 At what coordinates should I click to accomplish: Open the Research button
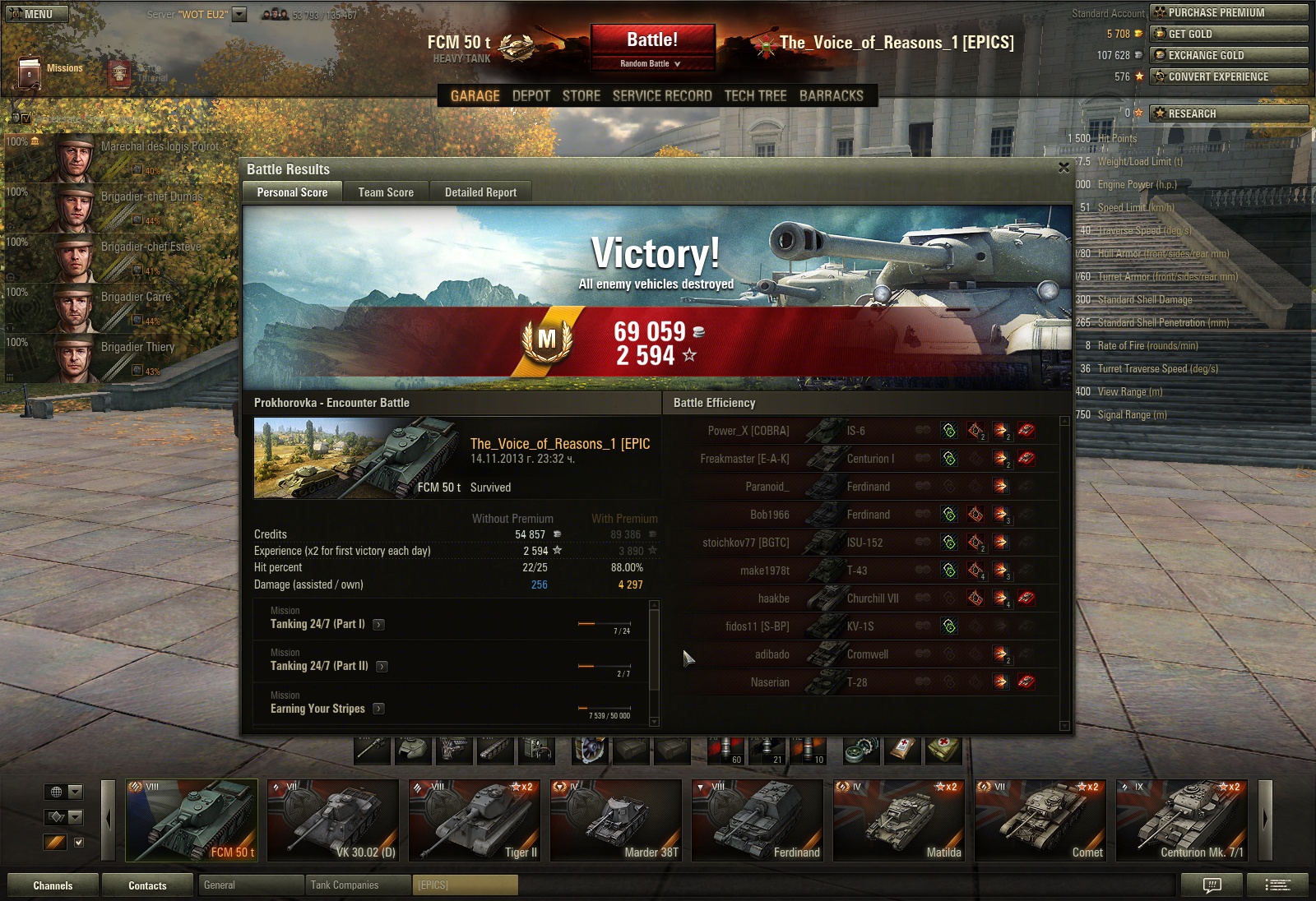tap(1228, 113)
